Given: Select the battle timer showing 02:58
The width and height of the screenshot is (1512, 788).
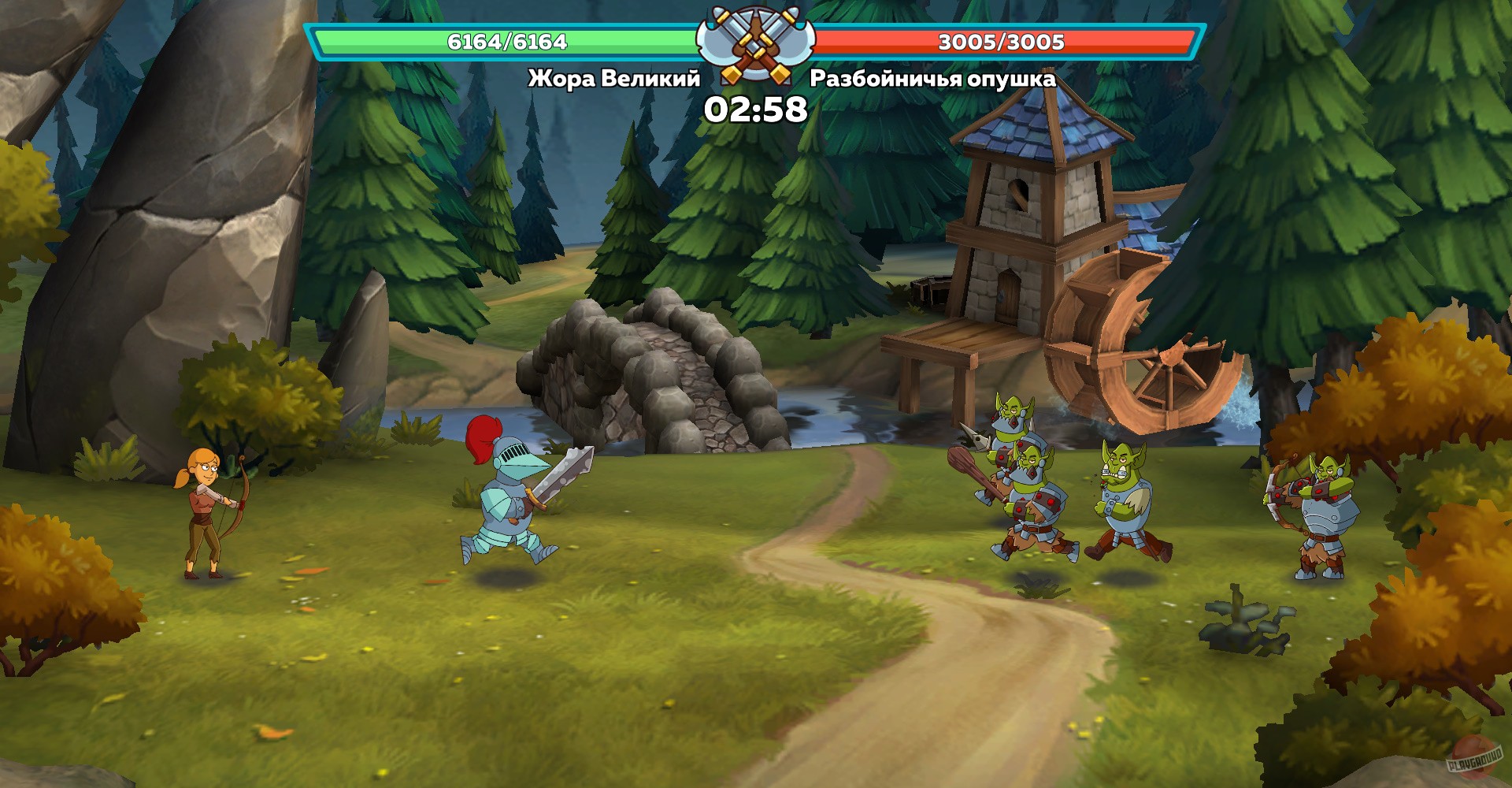Looking at the screenshot, I should point(754,110).
